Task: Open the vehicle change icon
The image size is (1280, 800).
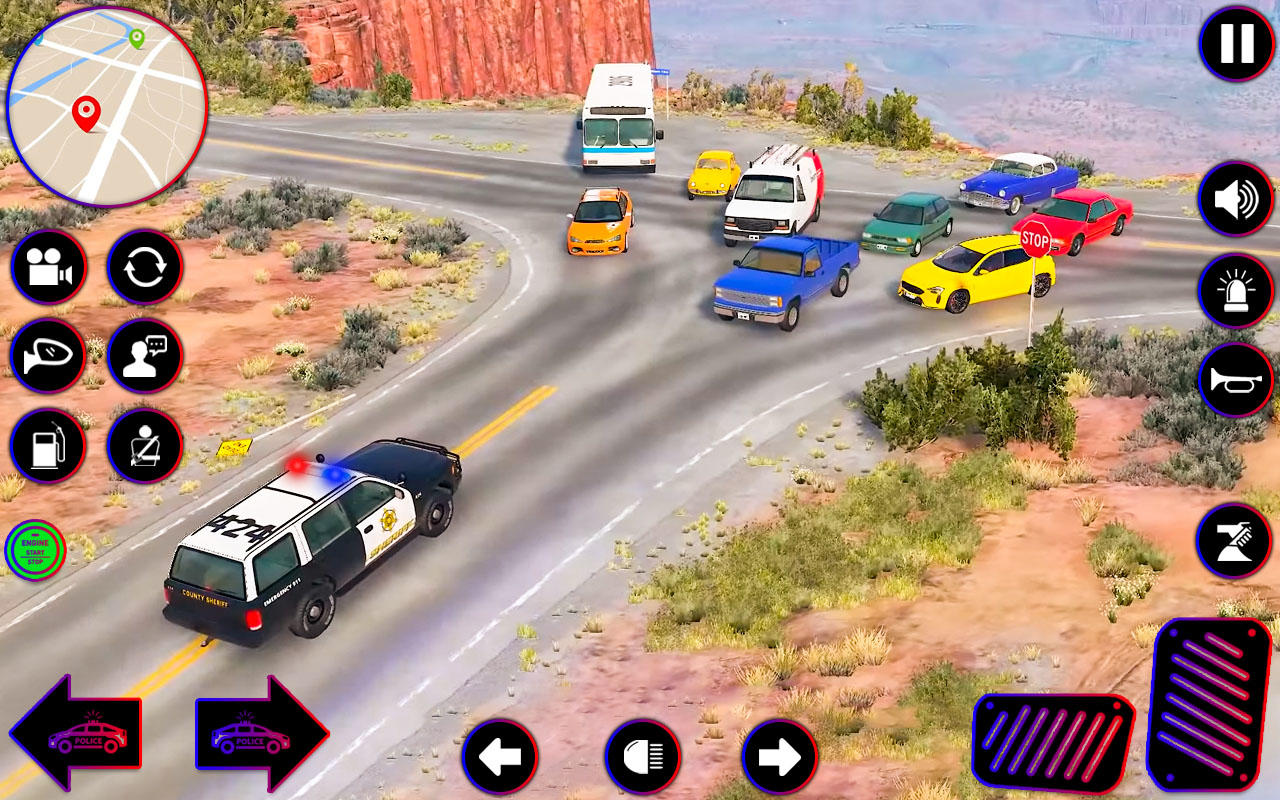Action: pos(143,268)
